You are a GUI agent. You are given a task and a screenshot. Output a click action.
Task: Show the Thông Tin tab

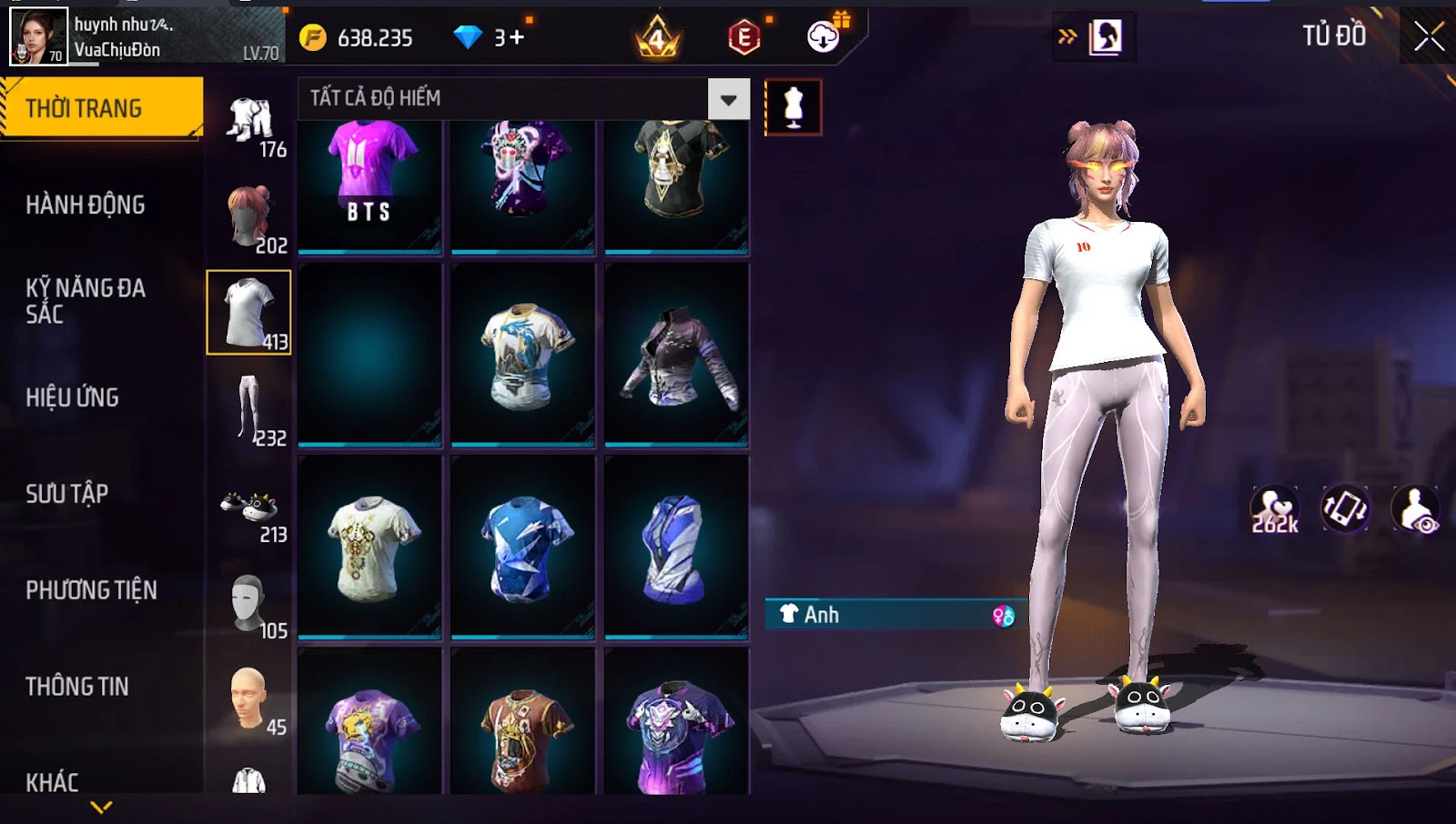[x=77, y=687]
